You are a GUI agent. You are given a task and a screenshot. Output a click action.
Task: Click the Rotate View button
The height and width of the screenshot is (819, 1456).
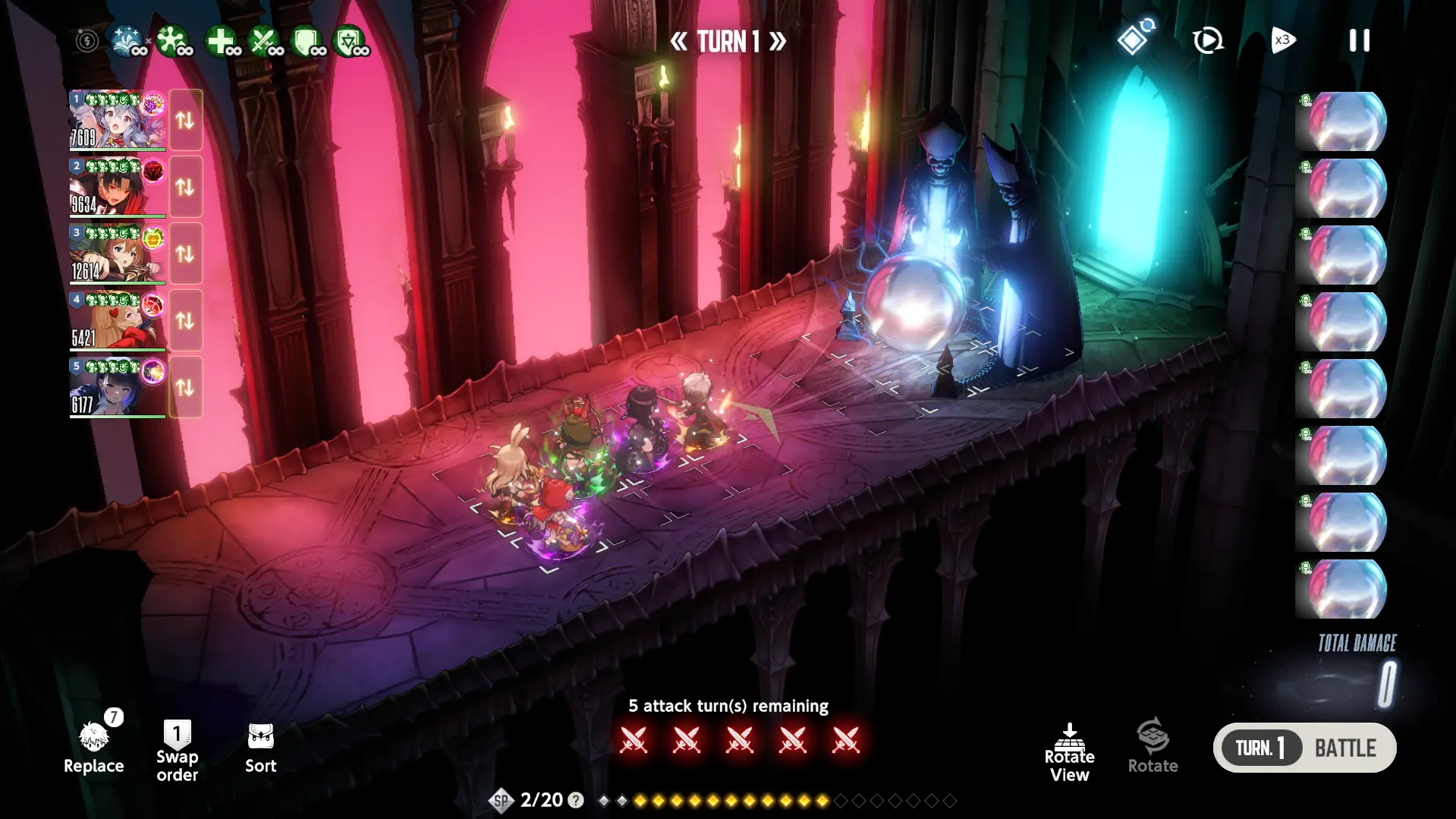tap(1069, 751)
